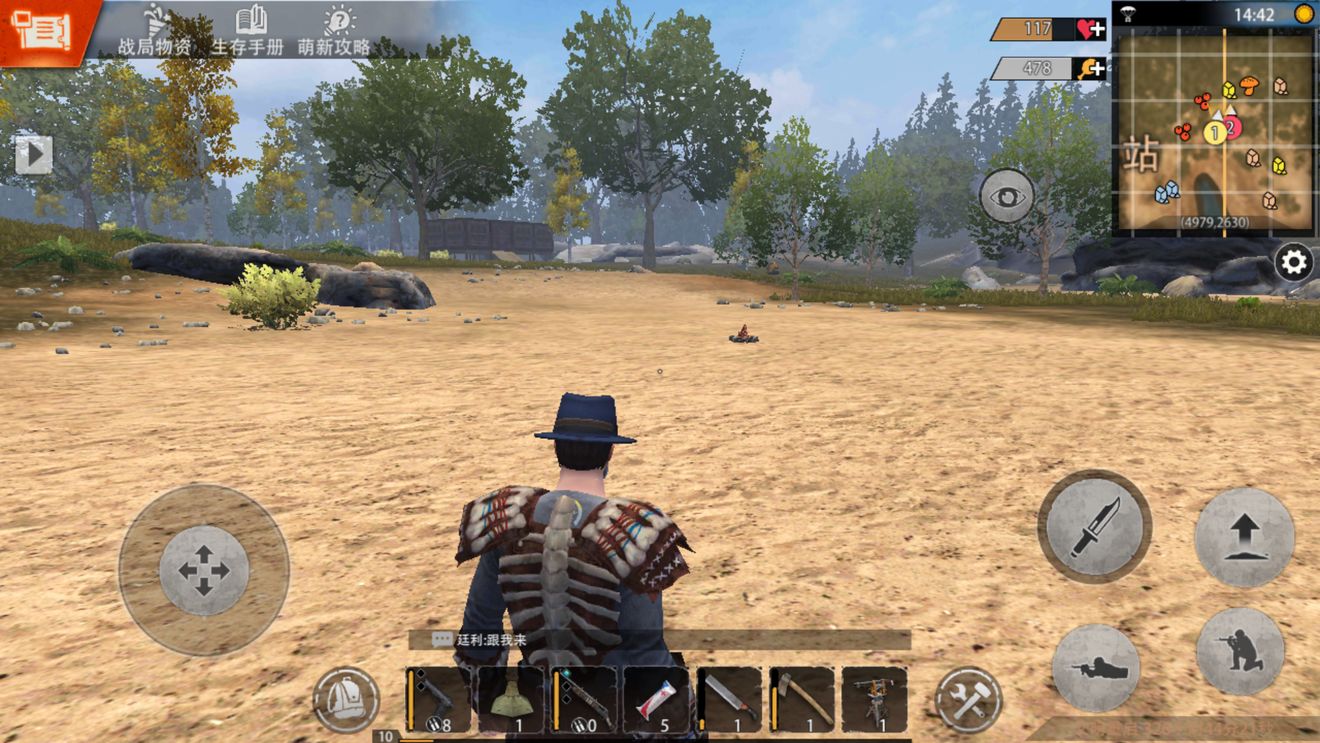The width and height of the screenshot is (1320, 743).
Task: Open the 萌新攻略 beginner guide
Action: (x=335, y=30)
